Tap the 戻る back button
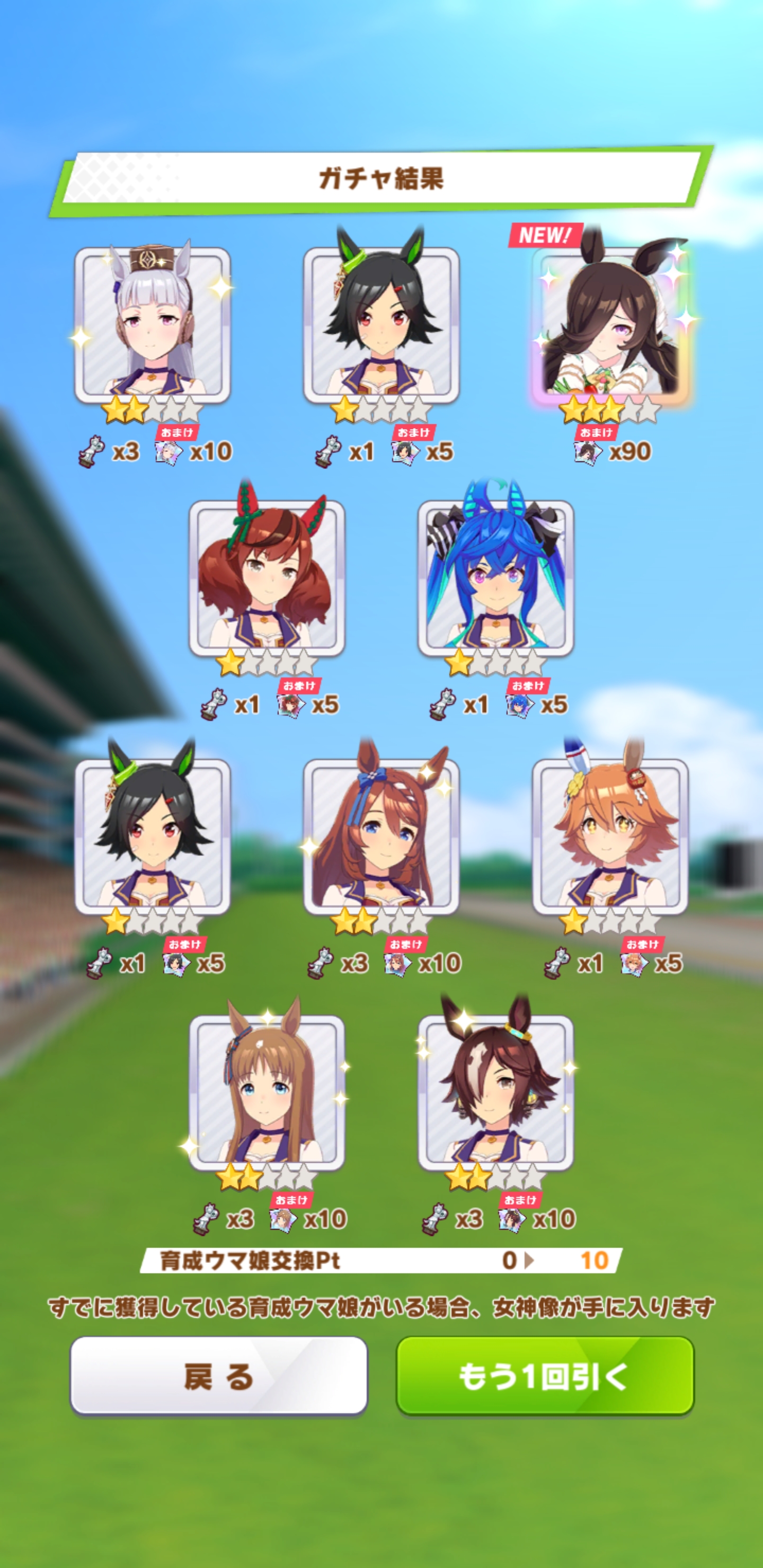The width and height of the screenshot is (763, 1568). [219, 1375]
